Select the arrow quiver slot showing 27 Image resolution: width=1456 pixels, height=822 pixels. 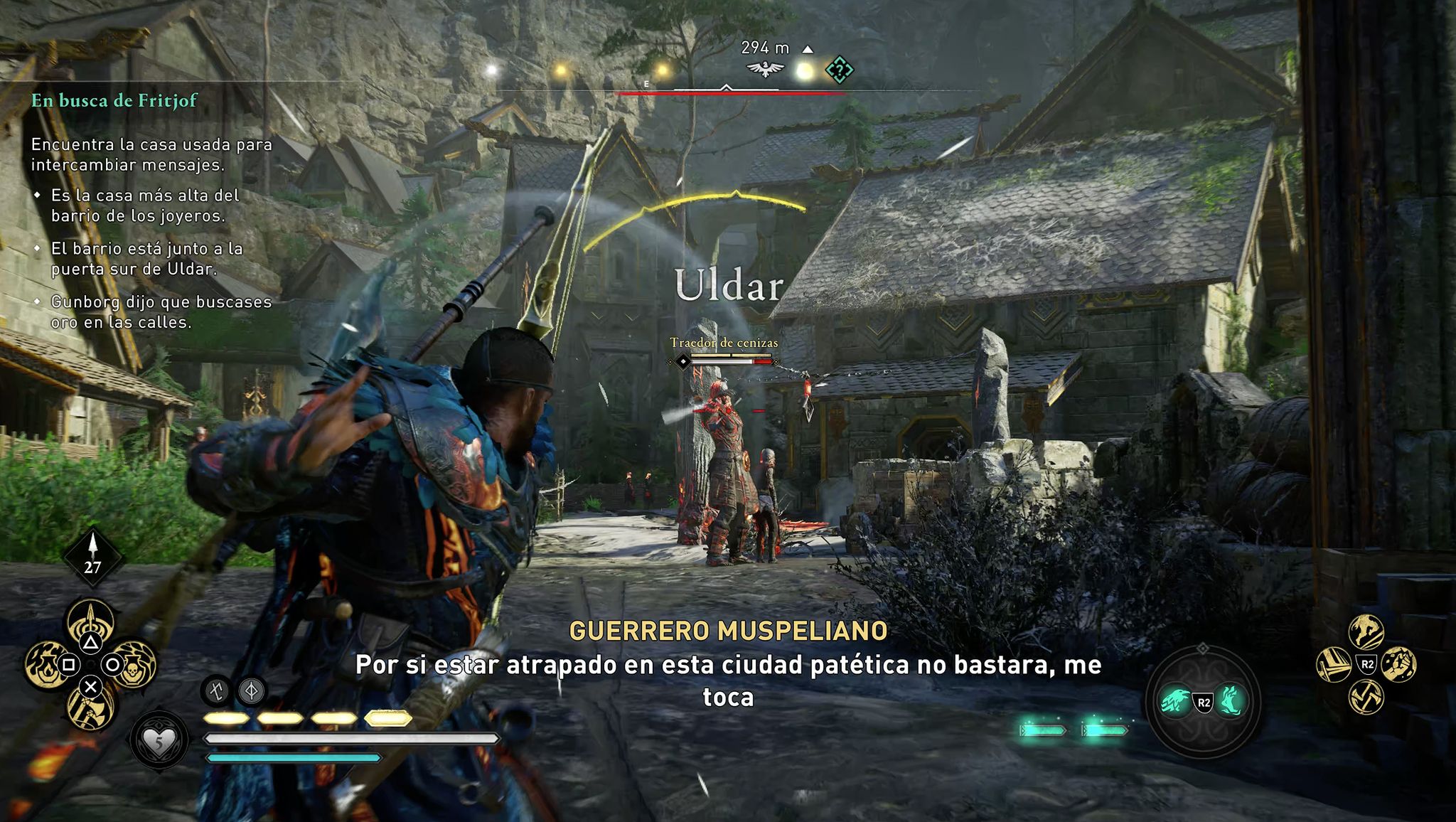[x=92, y=557]
